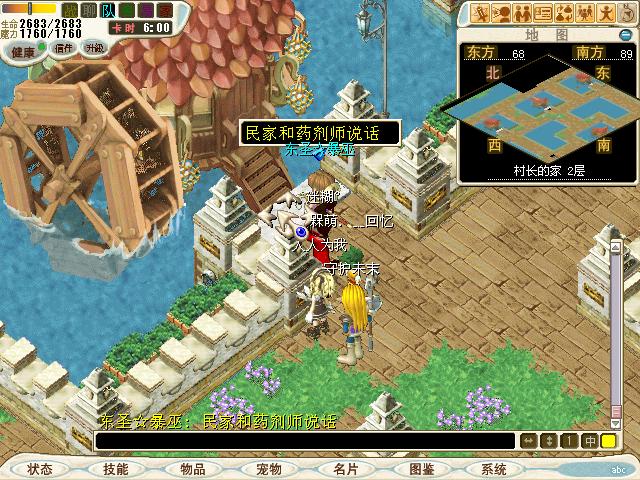Open the 状态 status menu
The height and width of the screenshot is (480, 640).
(x=40, y=469)
